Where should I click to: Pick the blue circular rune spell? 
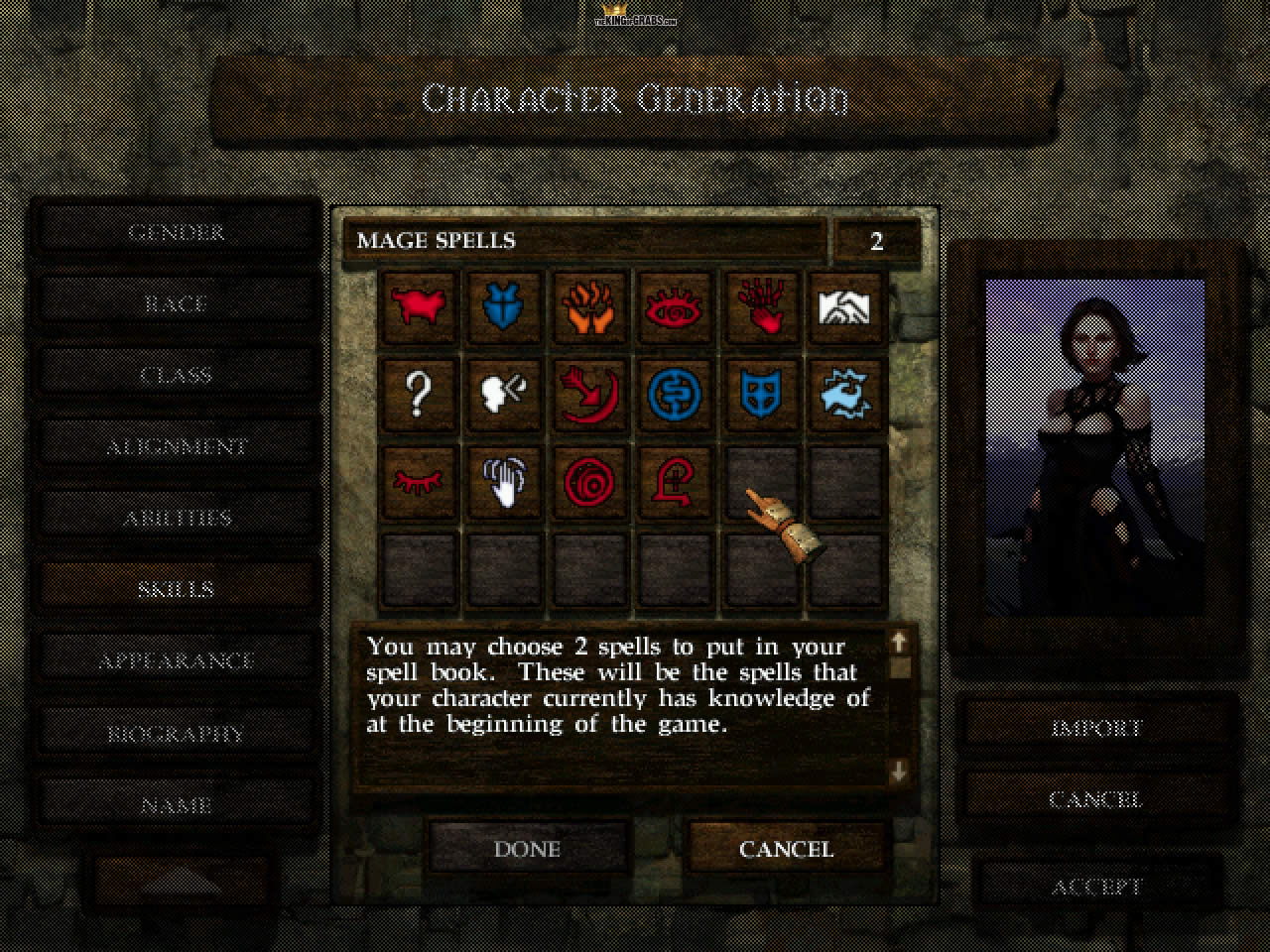[676, 394]
